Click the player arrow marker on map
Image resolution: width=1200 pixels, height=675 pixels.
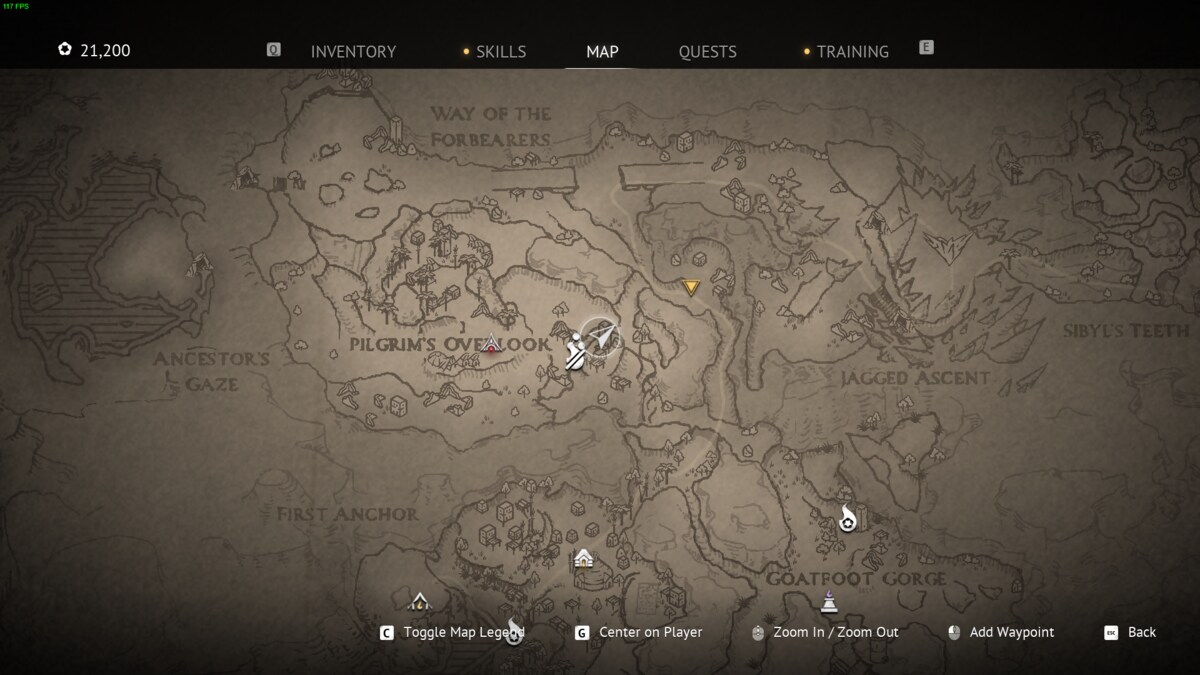click(601, 338)
